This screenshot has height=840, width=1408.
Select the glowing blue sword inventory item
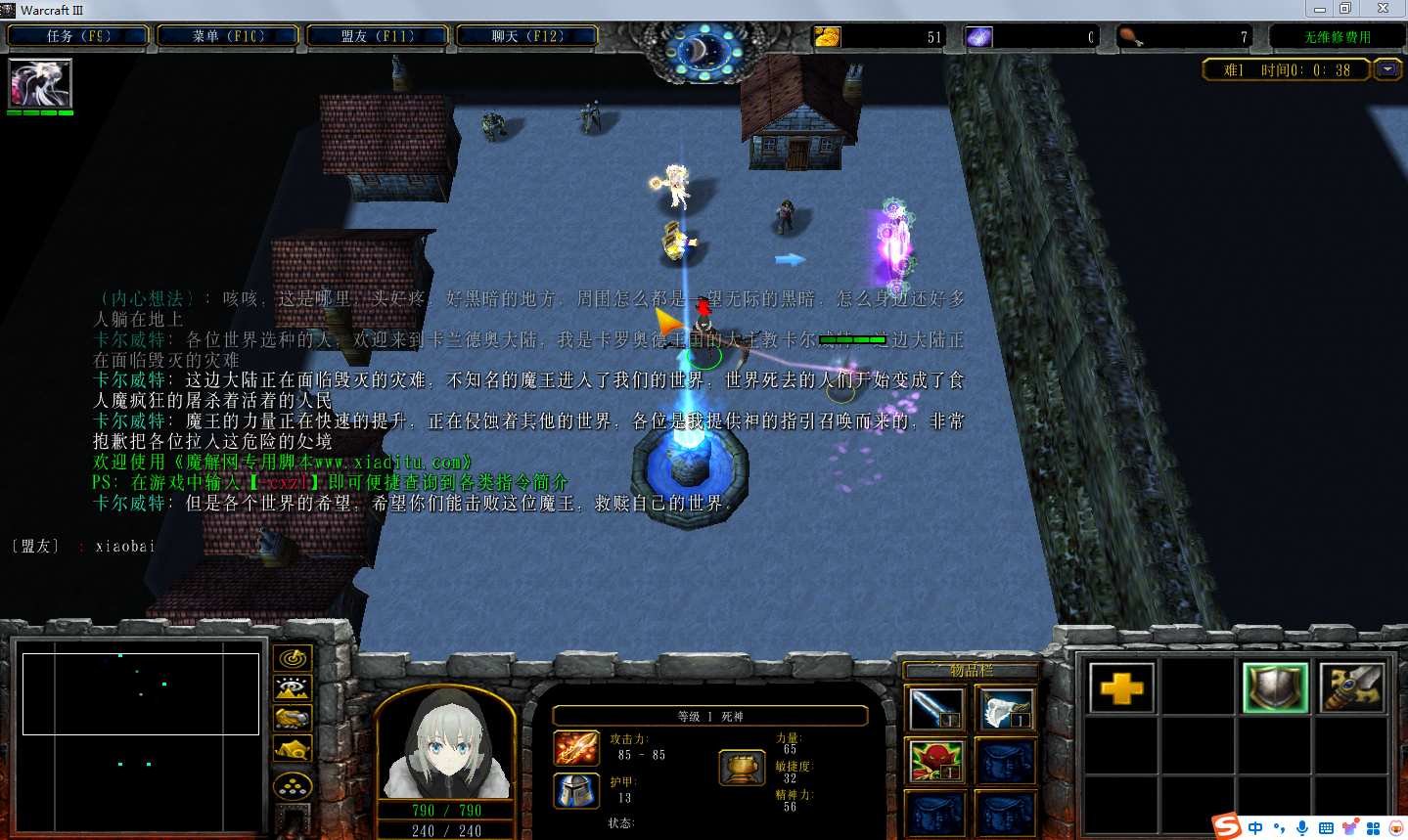pyautogui.click(x=935, y=709)
